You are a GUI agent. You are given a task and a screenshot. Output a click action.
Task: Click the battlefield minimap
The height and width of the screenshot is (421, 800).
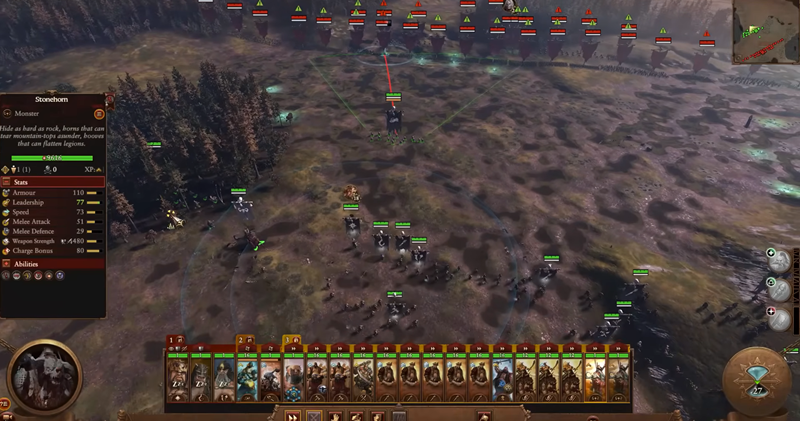[x=765, y=34]
